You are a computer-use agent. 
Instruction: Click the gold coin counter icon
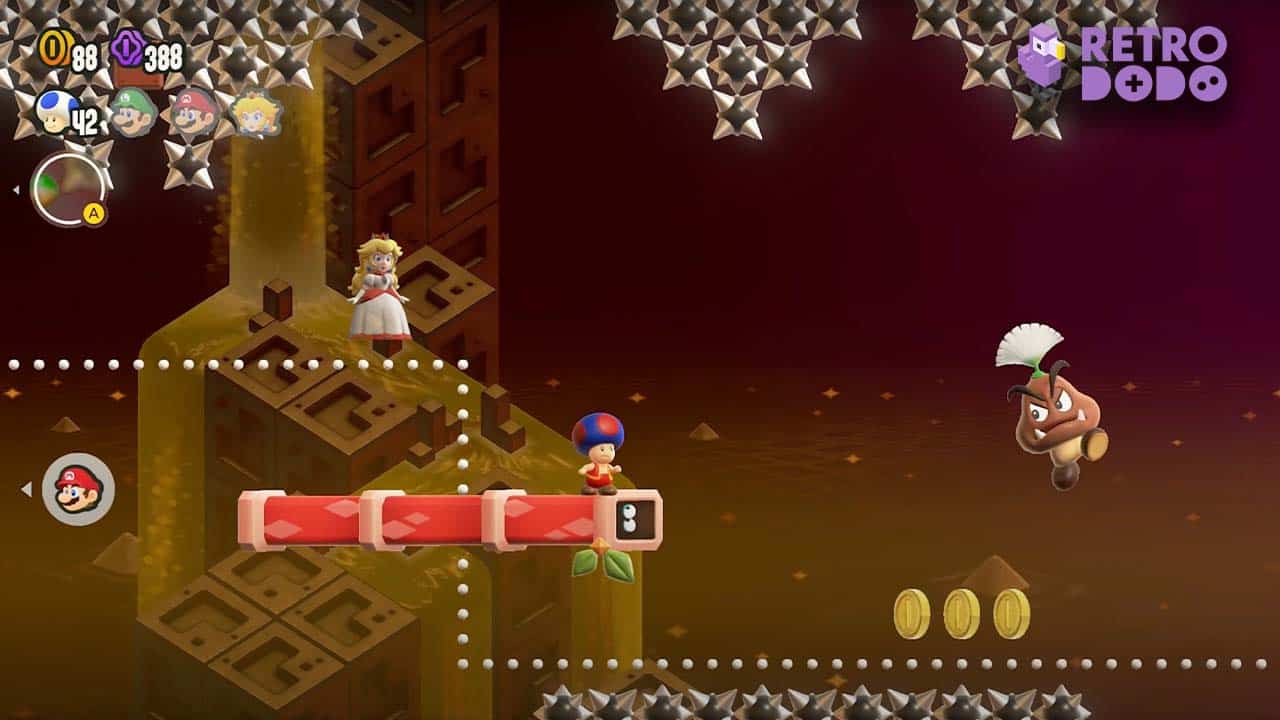point(55,48)
